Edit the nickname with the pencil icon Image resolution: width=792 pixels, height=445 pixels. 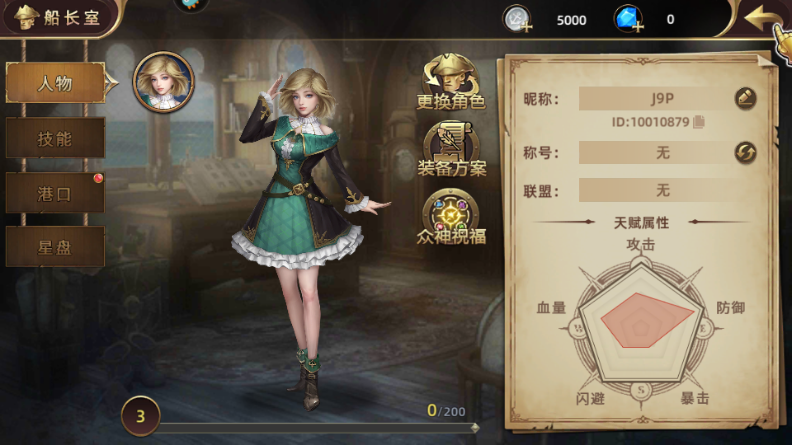click(x=745, y=98)
